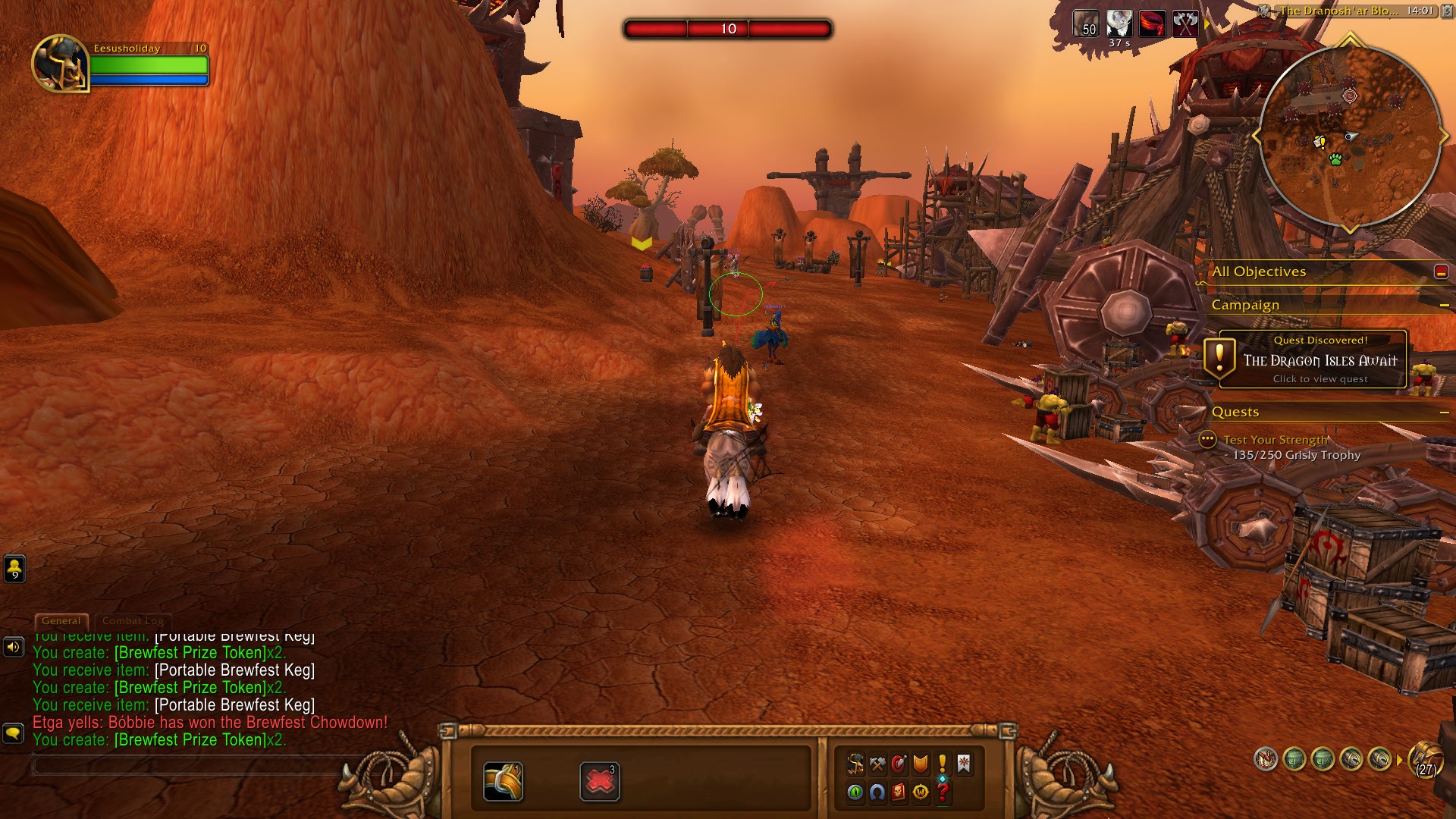Collapse the All Objectives tracker
The height and width of the screenshot is (819, 1456).
(1441, 271)
